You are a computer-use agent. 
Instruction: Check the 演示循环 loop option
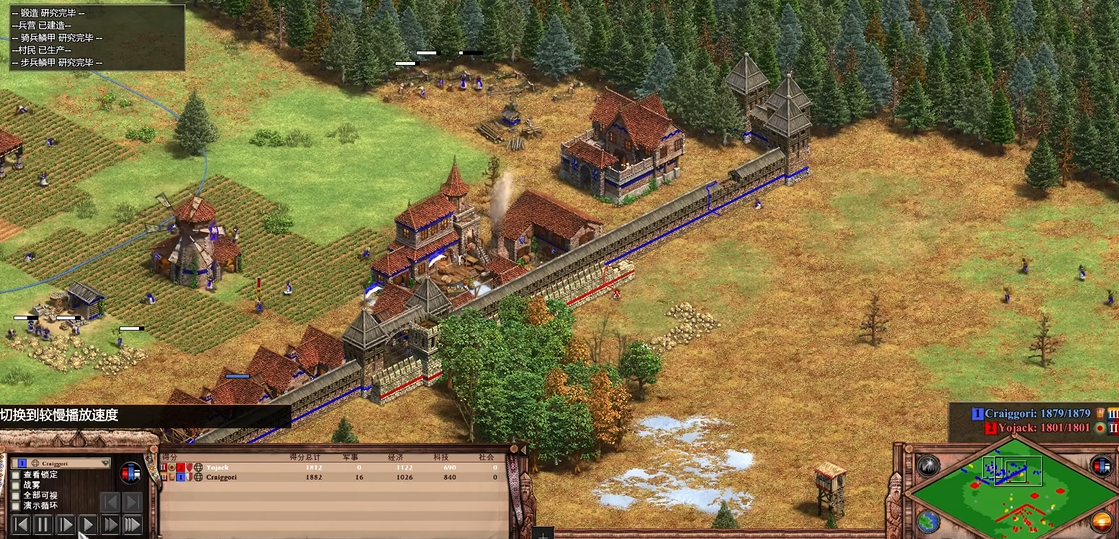16,506
